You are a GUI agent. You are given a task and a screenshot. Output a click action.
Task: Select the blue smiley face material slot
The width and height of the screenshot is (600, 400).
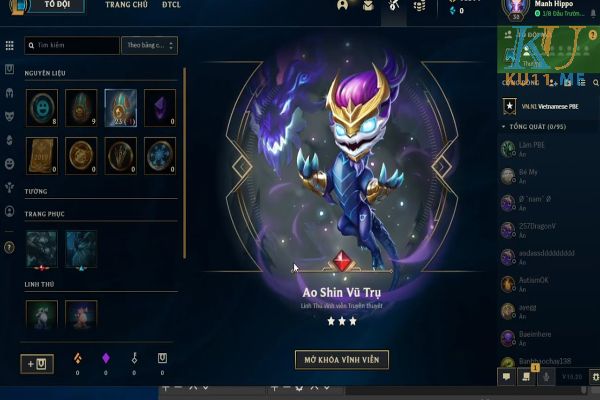pos(42,107)
